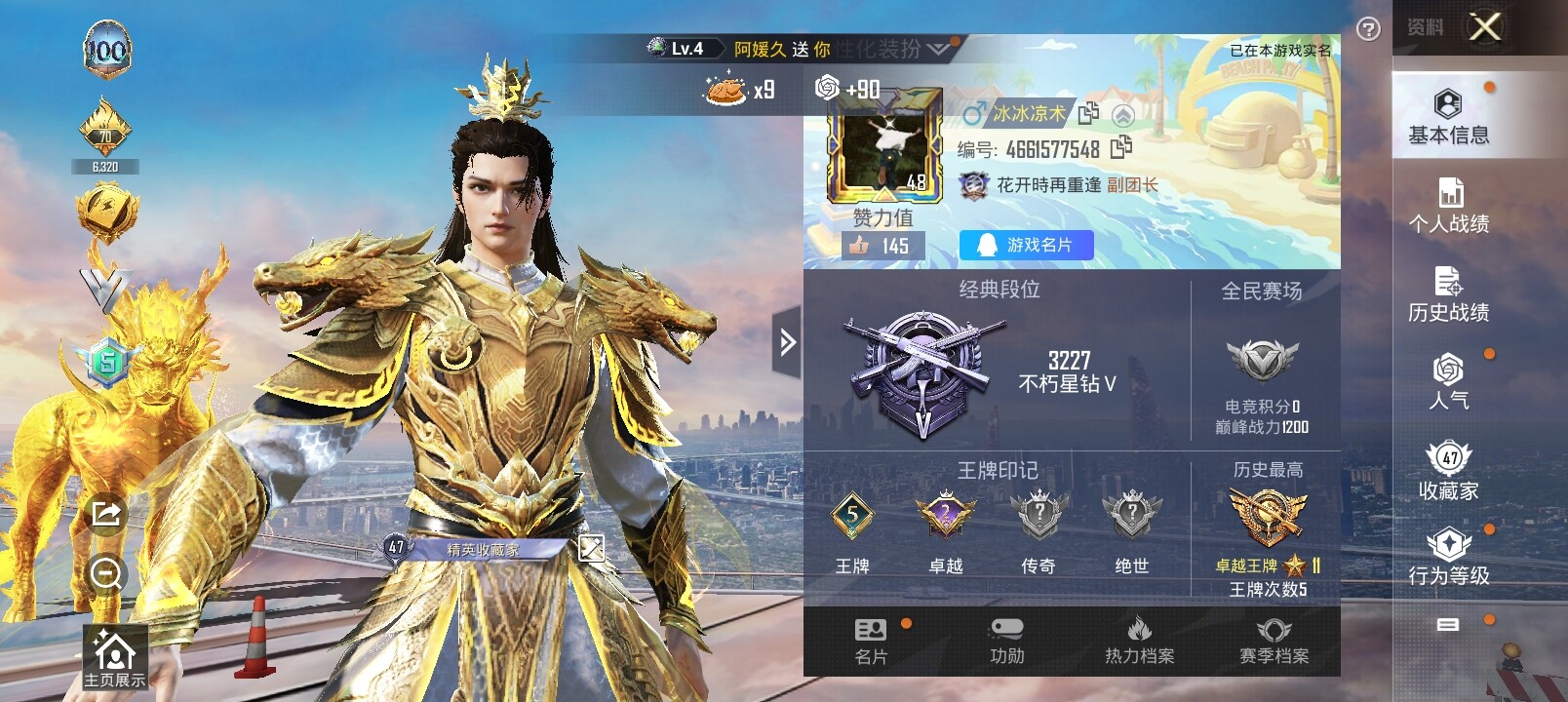Click the 主页展示 home button
Screen dimensions: 1568x702
(x=114, y=658)
